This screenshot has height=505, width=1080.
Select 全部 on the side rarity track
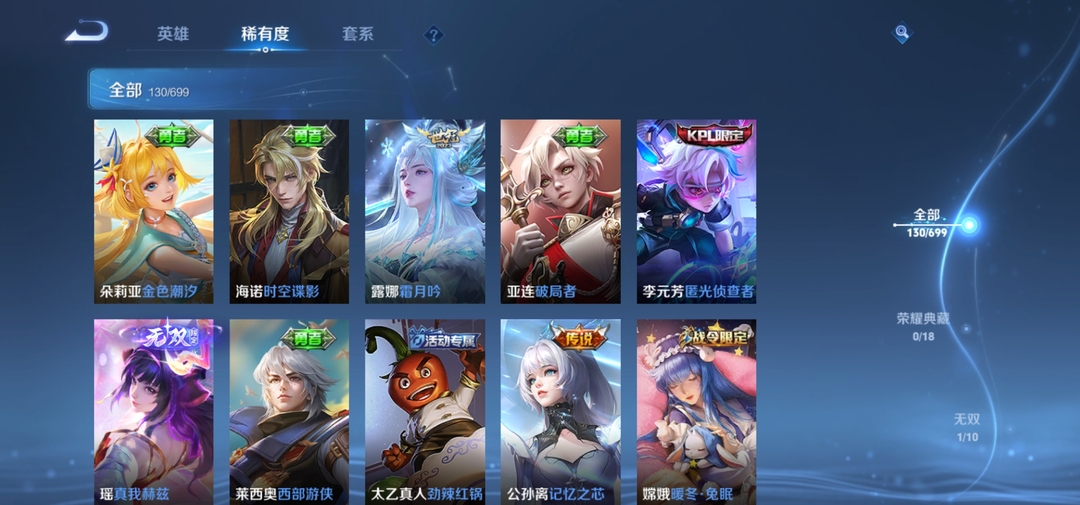coord(928,223)
